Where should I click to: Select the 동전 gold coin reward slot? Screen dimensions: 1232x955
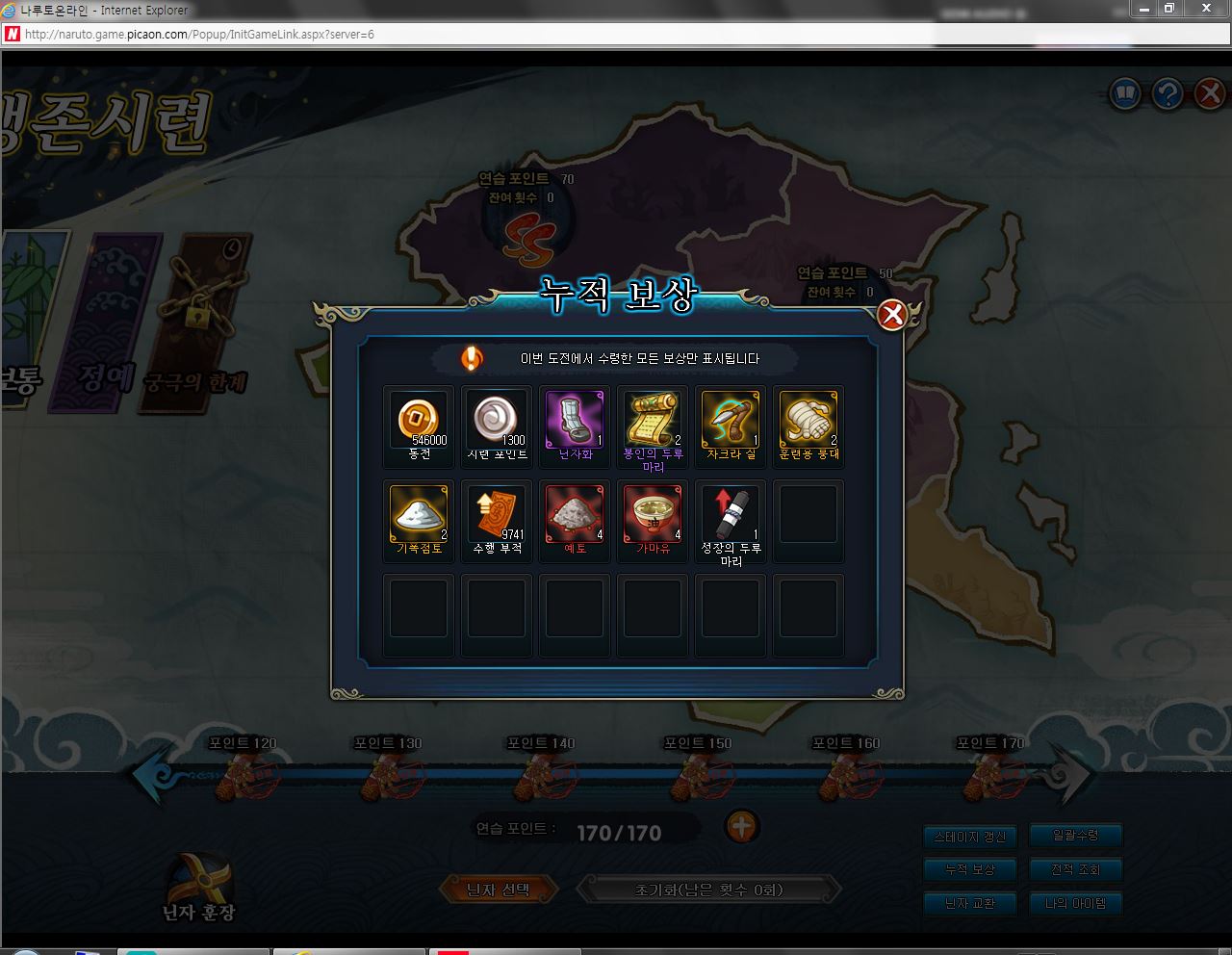419,420
